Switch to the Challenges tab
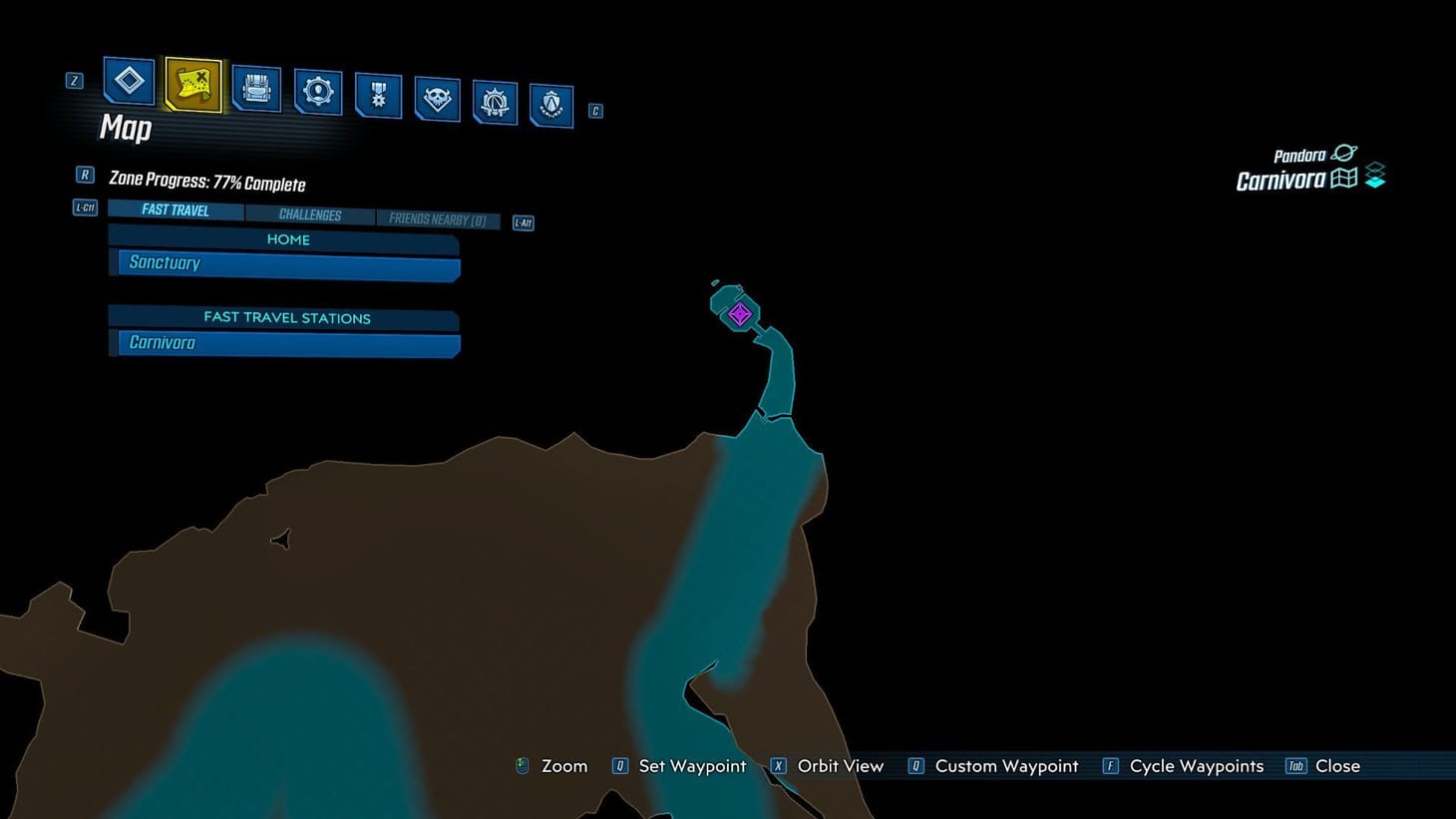 point(310,213)
